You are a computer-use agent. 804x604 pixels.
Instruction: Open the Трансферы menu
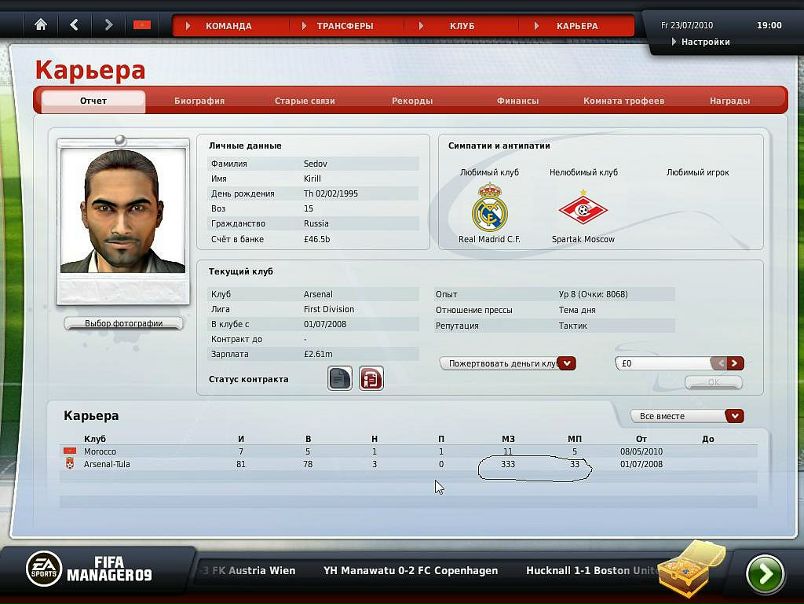point(345,26)
